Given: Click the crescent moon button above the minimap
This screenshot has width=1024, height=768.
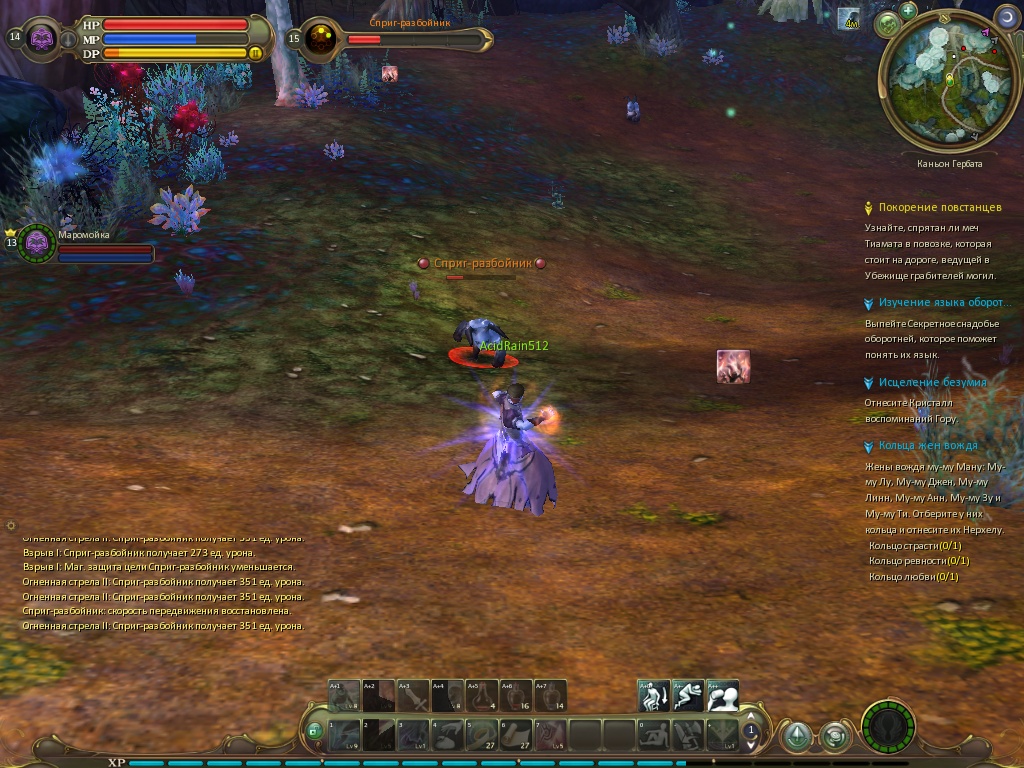Looking at the screenshot, I should [1006, 17].
